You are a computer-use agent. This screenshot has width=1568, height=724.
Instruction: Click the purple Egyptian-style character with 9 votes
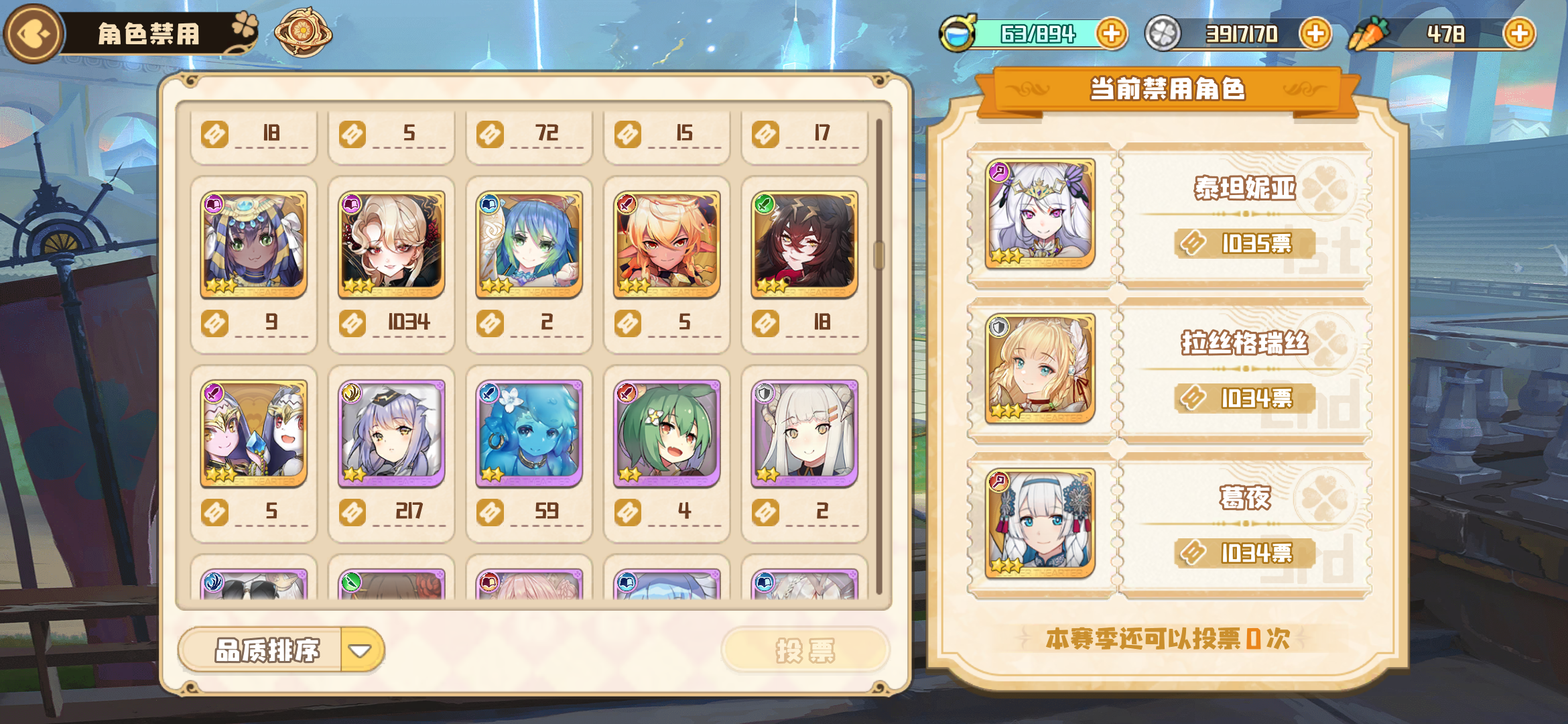253,245
